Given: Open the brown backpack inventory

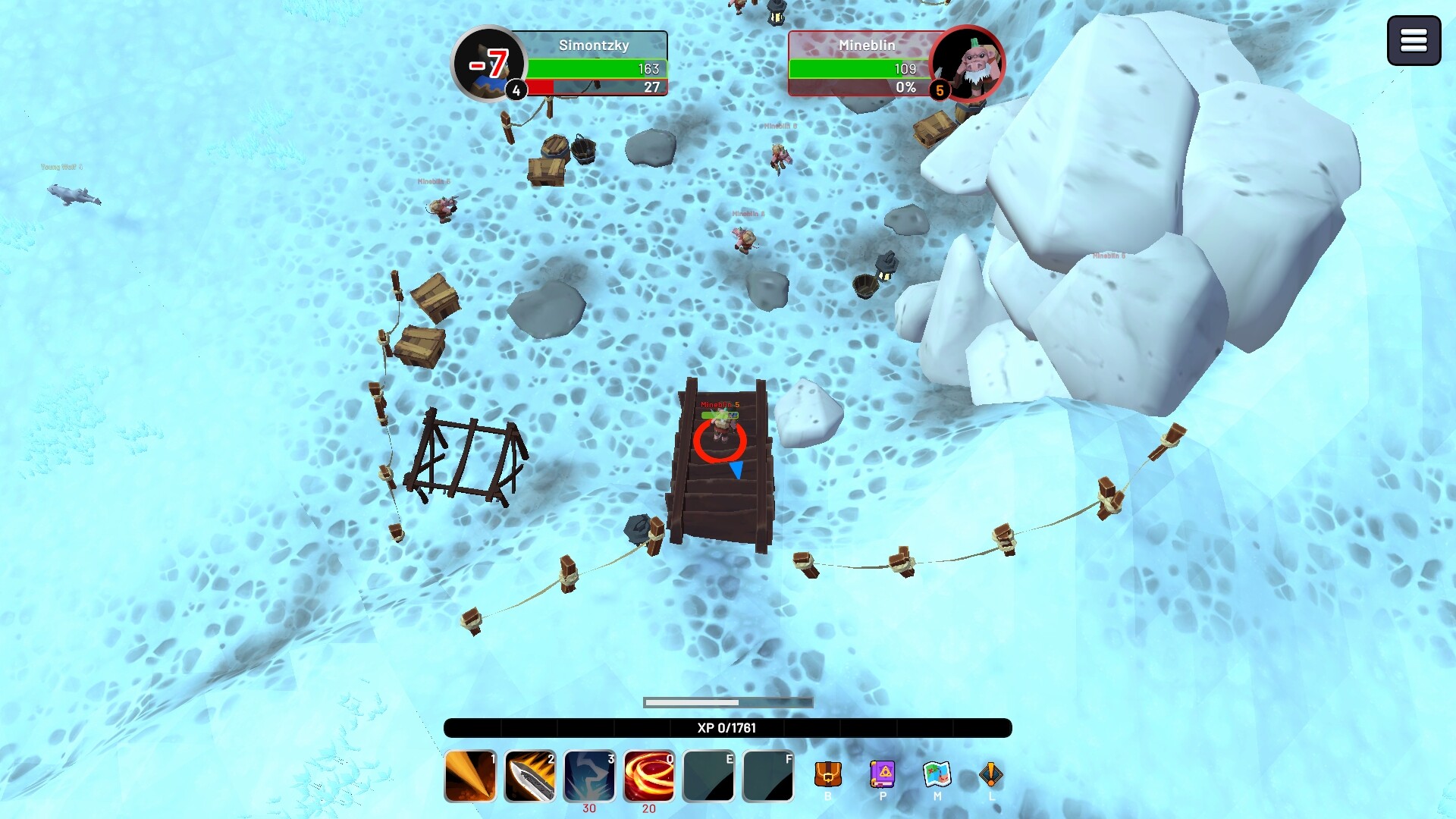Looking at the screenshot, I should [828, 774].
